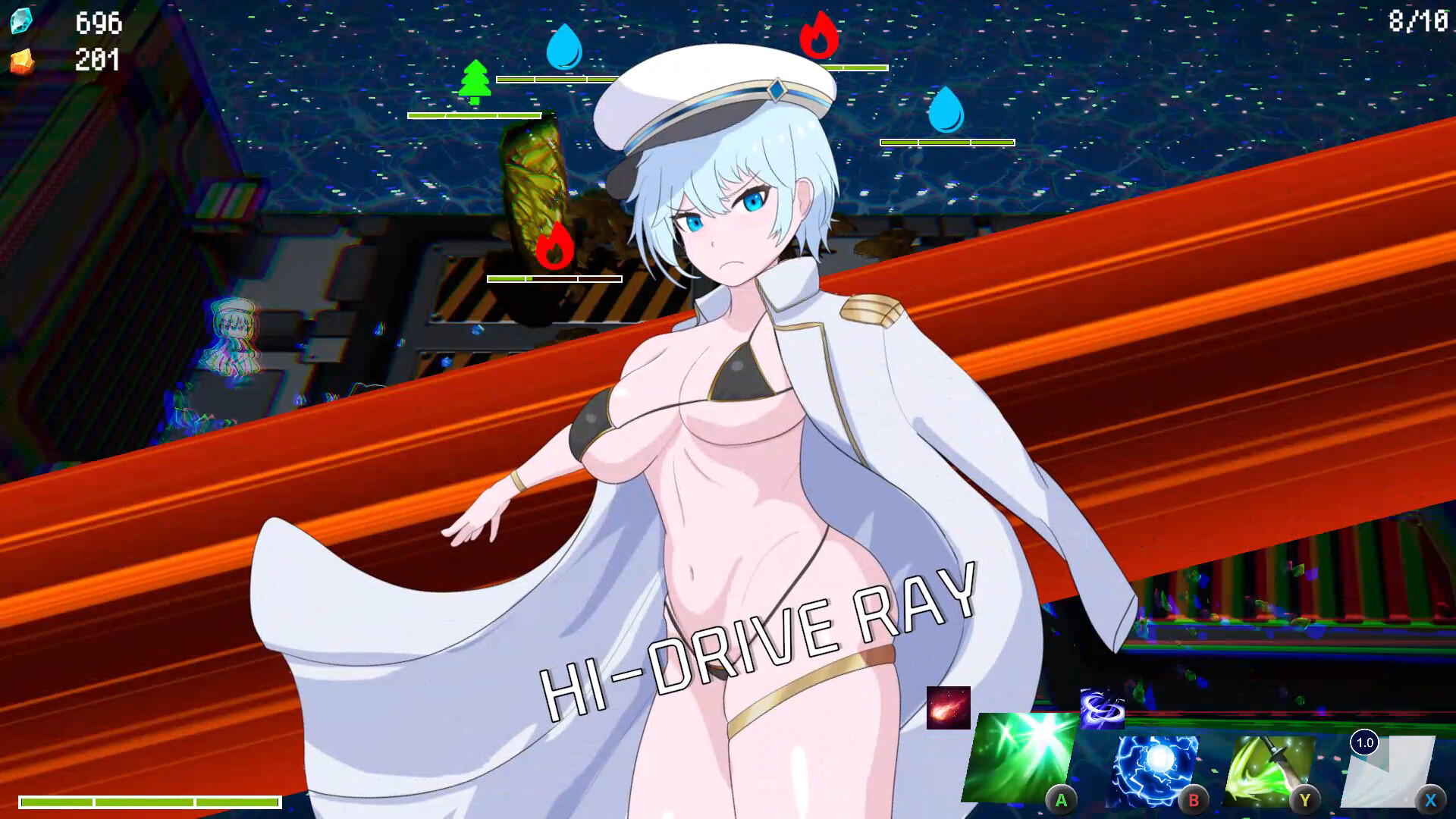
Task: Click the water droplet icon above the boss
Action: click(x=564, y=48)
